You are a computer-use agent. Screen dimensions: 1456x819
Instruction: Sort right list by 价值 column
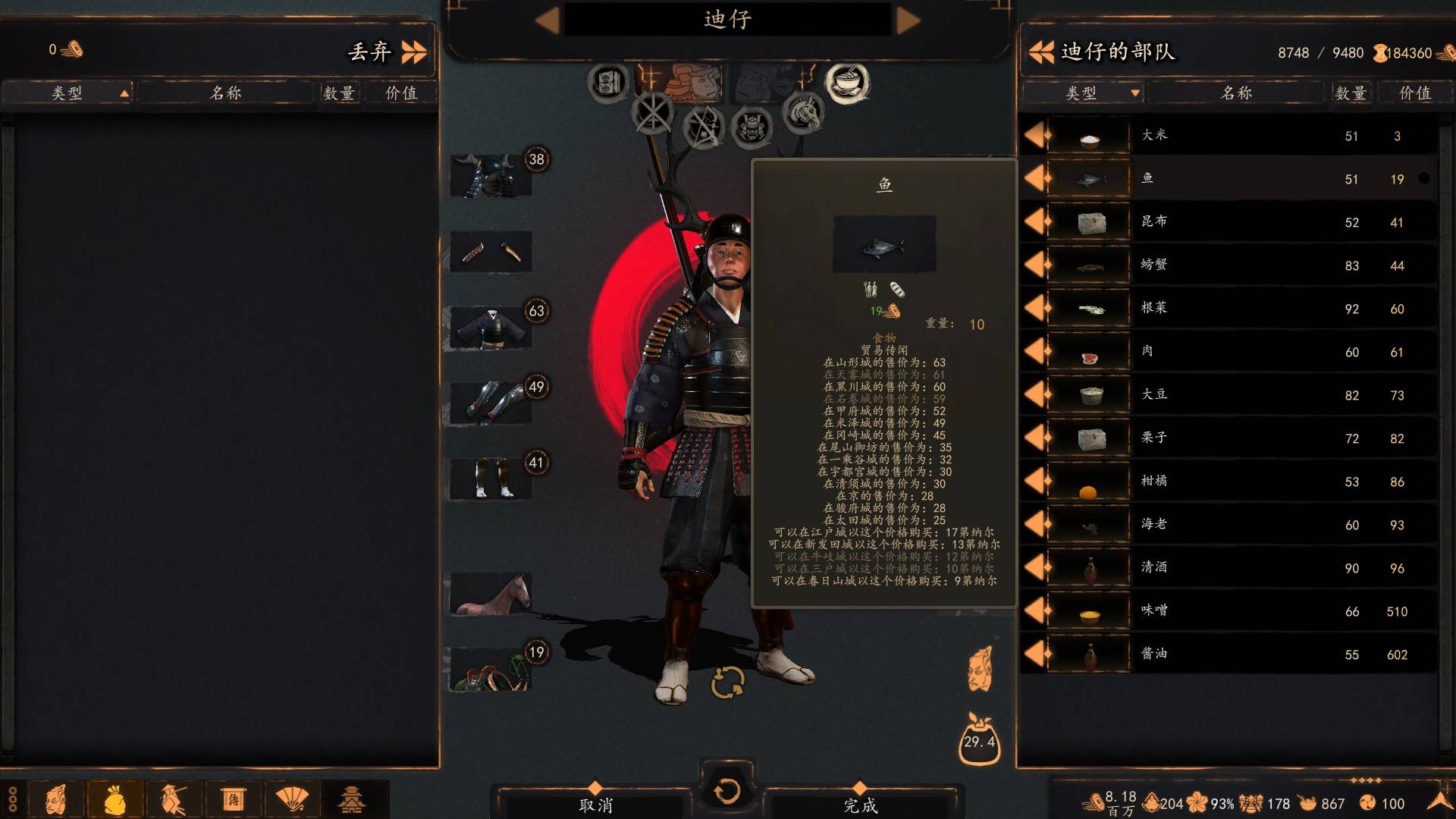coord(1414,93)
